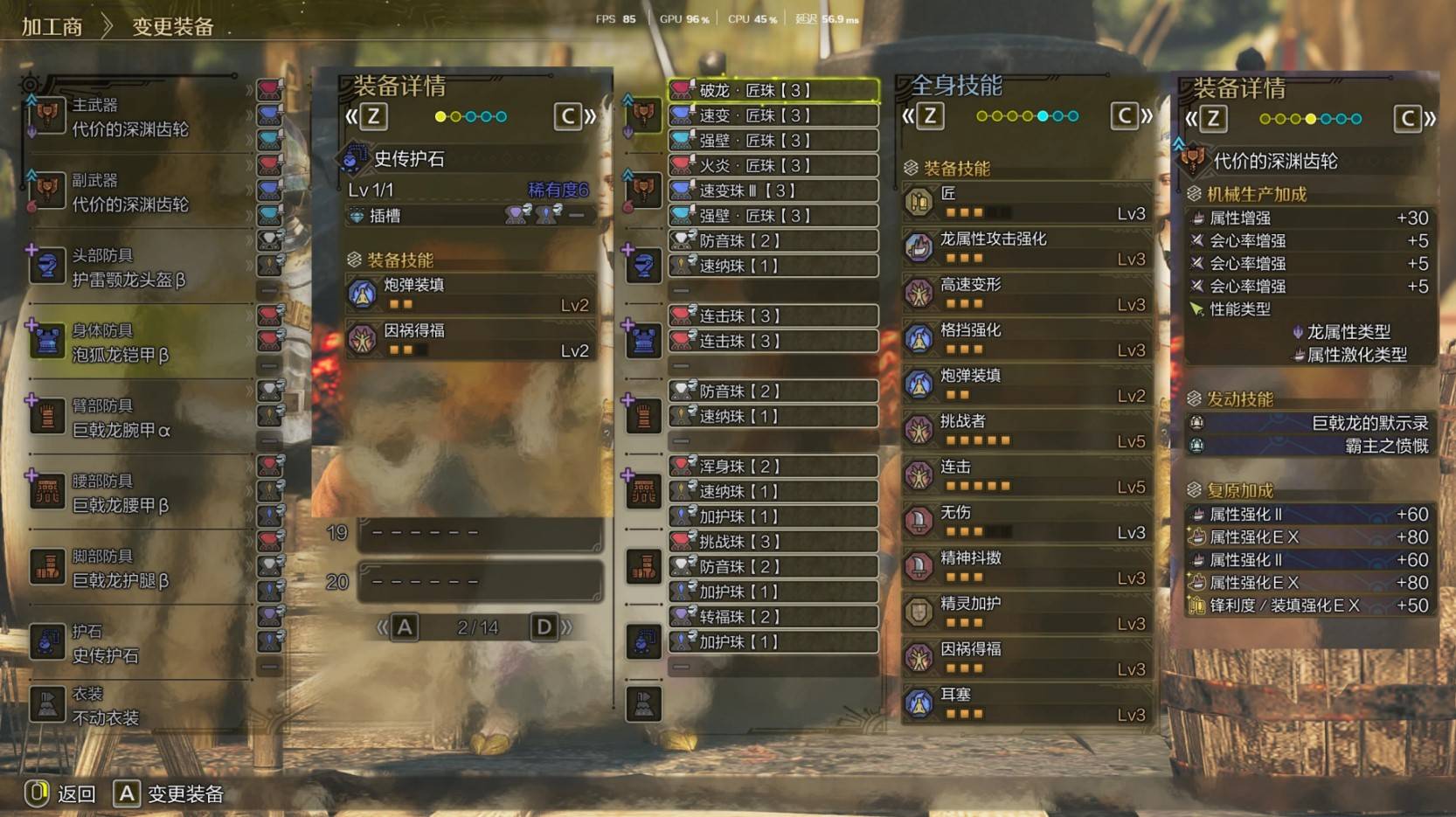Open the 不动衣装 mantle slot

tap(131, 706)
